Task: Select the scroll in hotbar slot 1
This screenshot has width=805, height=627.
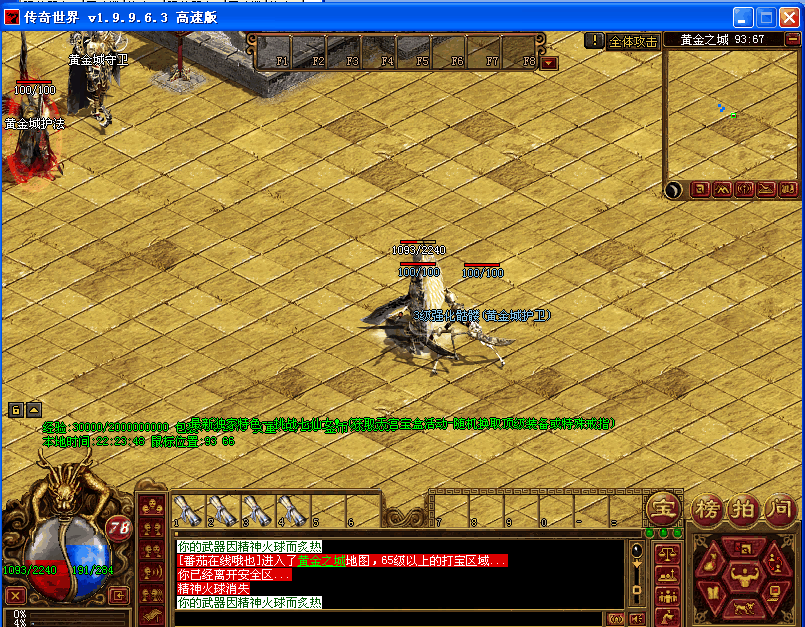Action: coord(188,508)
